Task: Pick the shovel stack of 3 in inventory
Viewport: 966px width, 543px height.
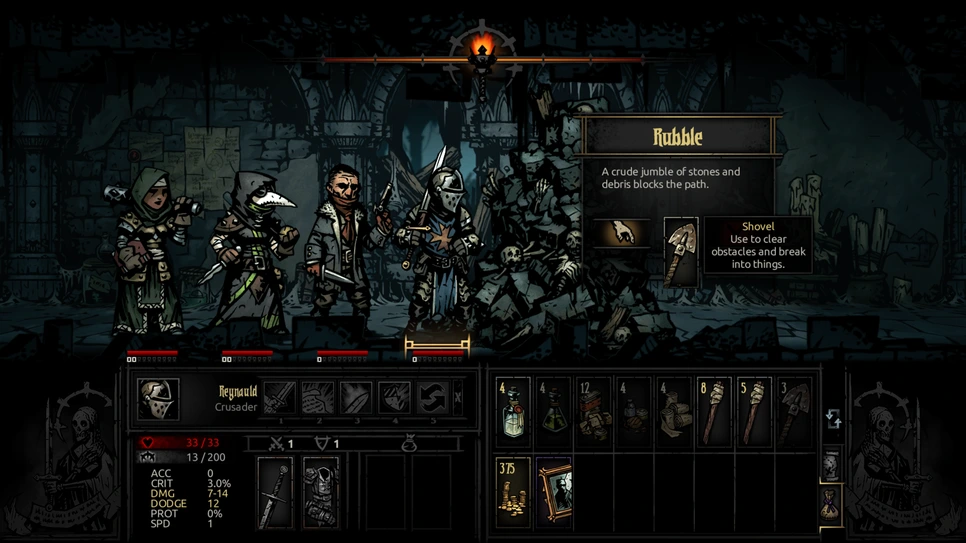Action: click(x=794, y=411)
